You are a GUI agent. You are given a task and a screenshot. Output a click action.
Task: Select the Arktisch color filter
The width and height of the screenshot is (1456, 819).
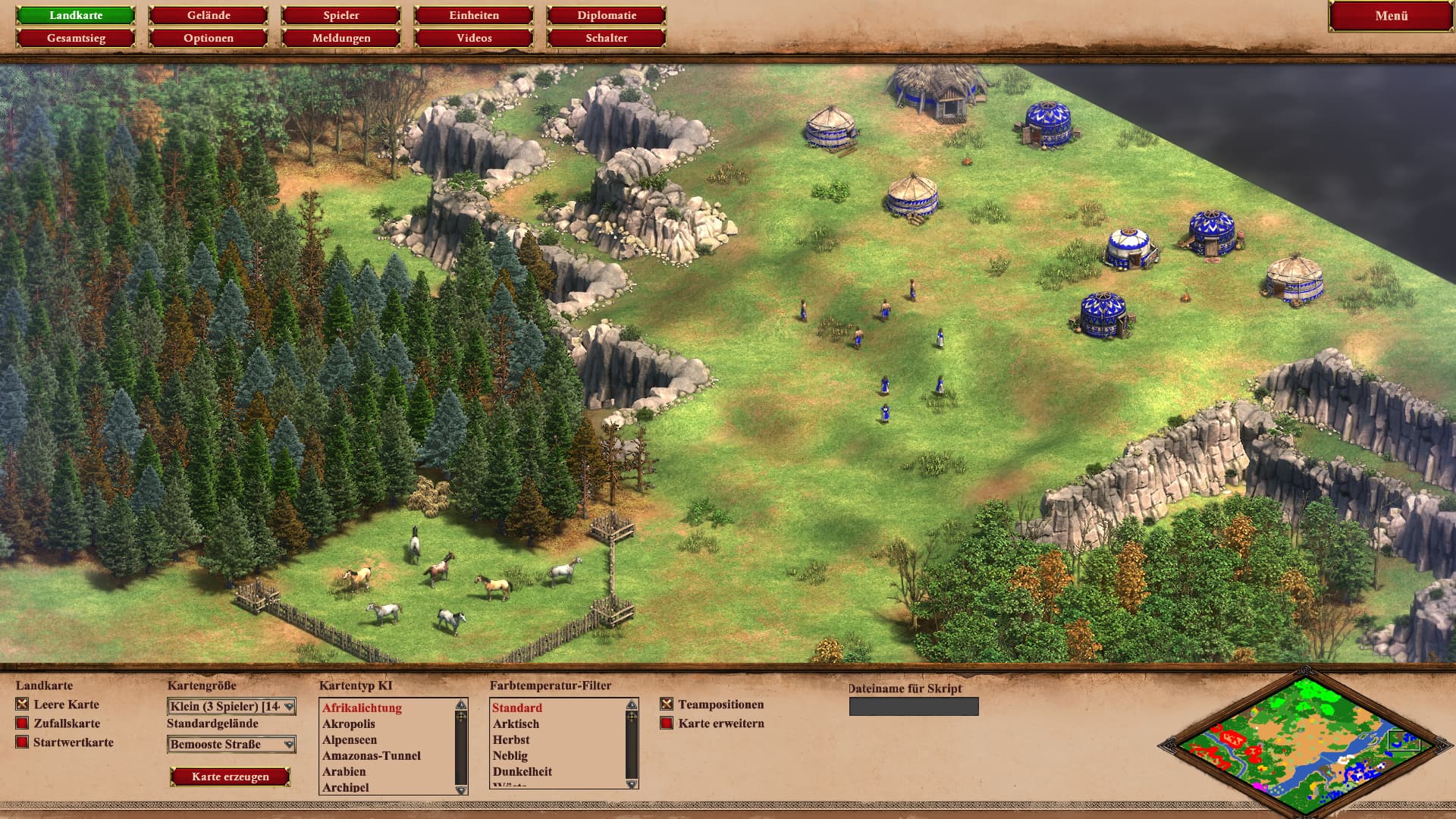click(516, 724)
